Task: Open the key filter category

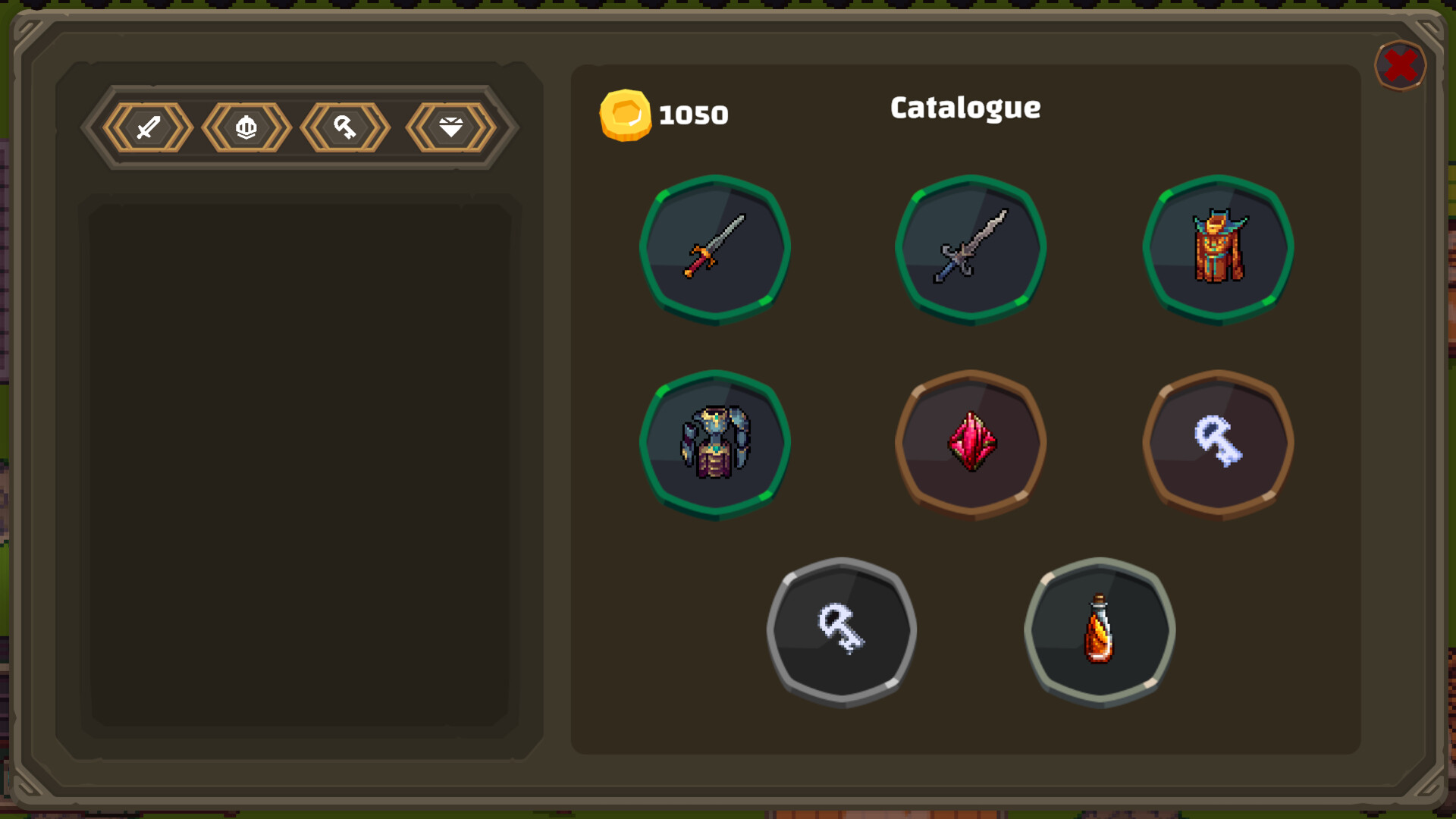Action: [345, 127]
